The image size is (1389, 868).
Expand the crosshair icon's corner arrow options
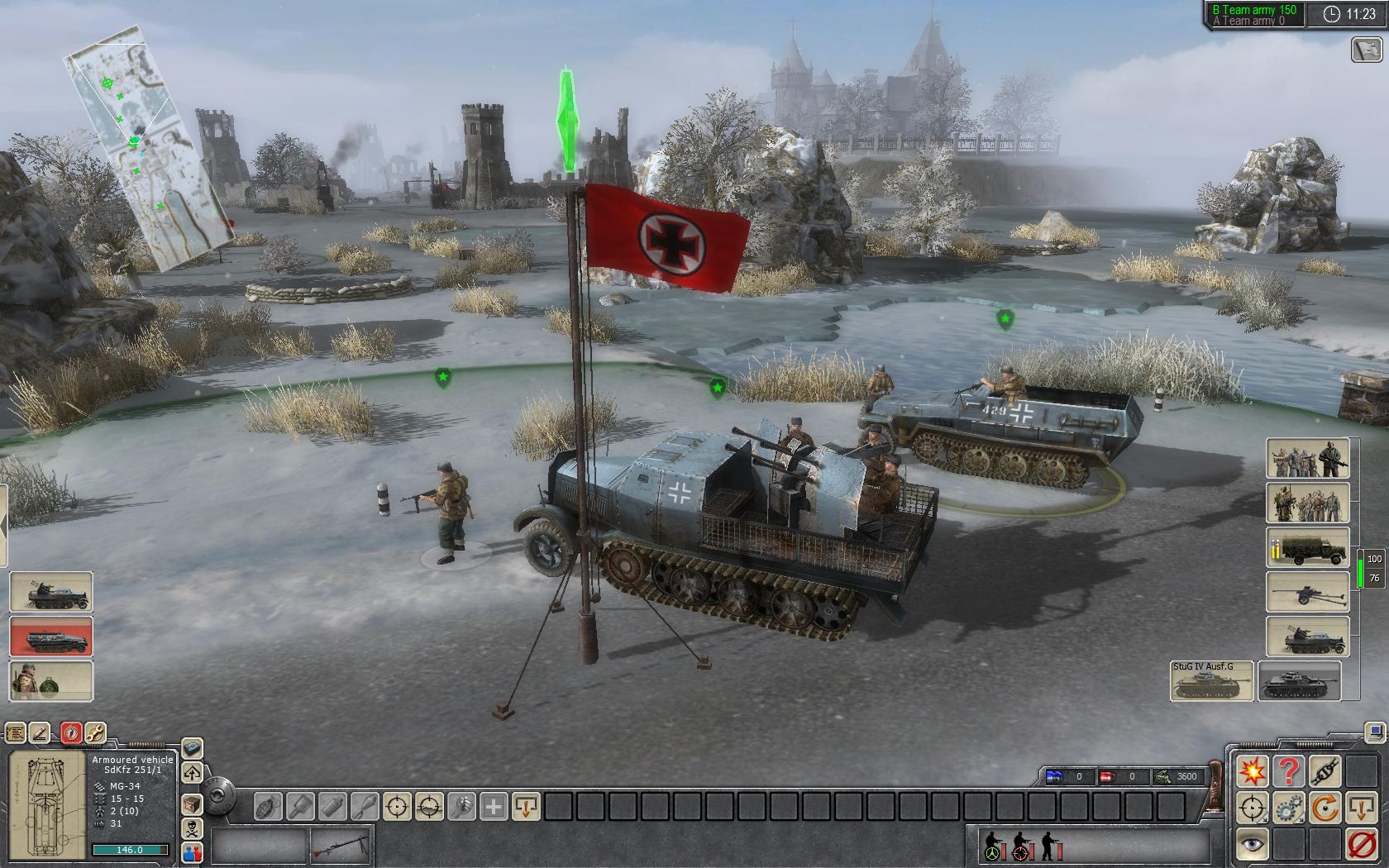pyautogui.click(x=1264, y=821)
